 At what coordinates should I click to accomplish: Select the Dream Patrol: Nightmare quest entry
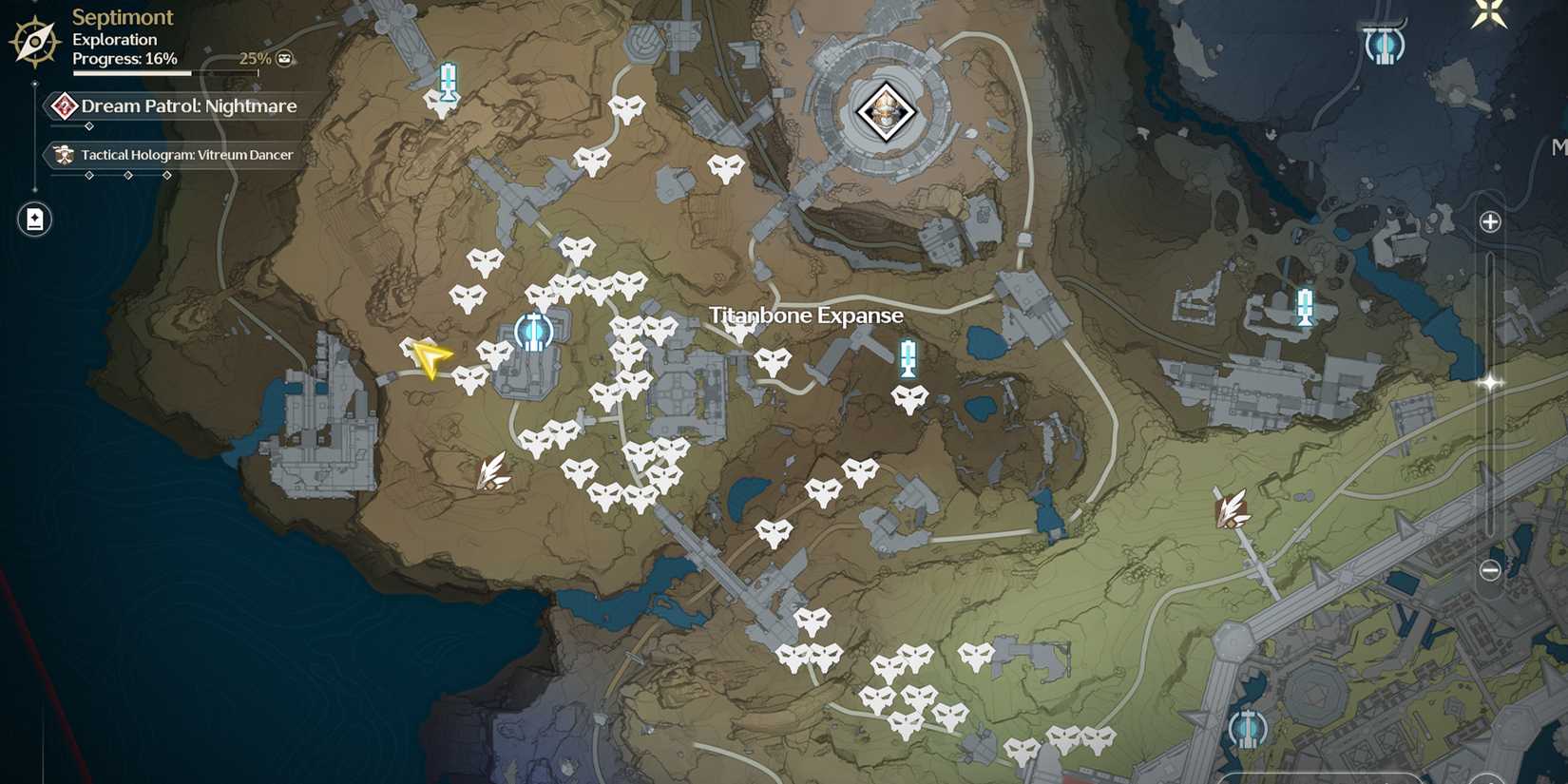click(187, 106)
